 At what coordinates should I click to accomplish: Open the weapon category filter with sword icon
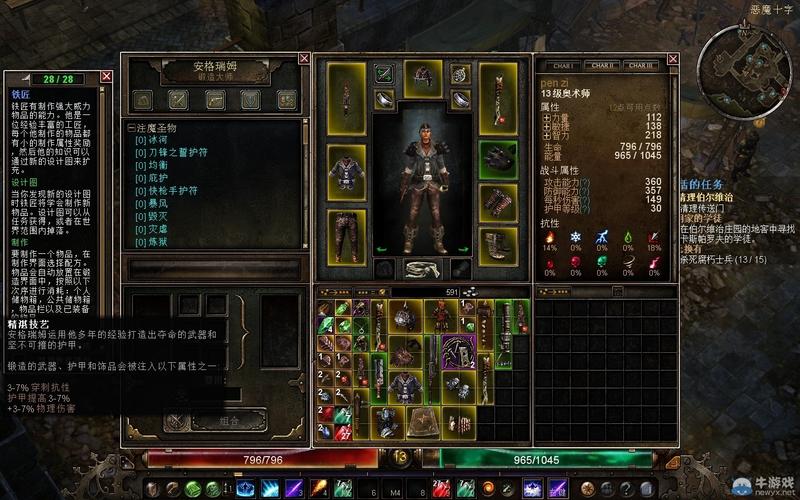(x=178, y=100)
